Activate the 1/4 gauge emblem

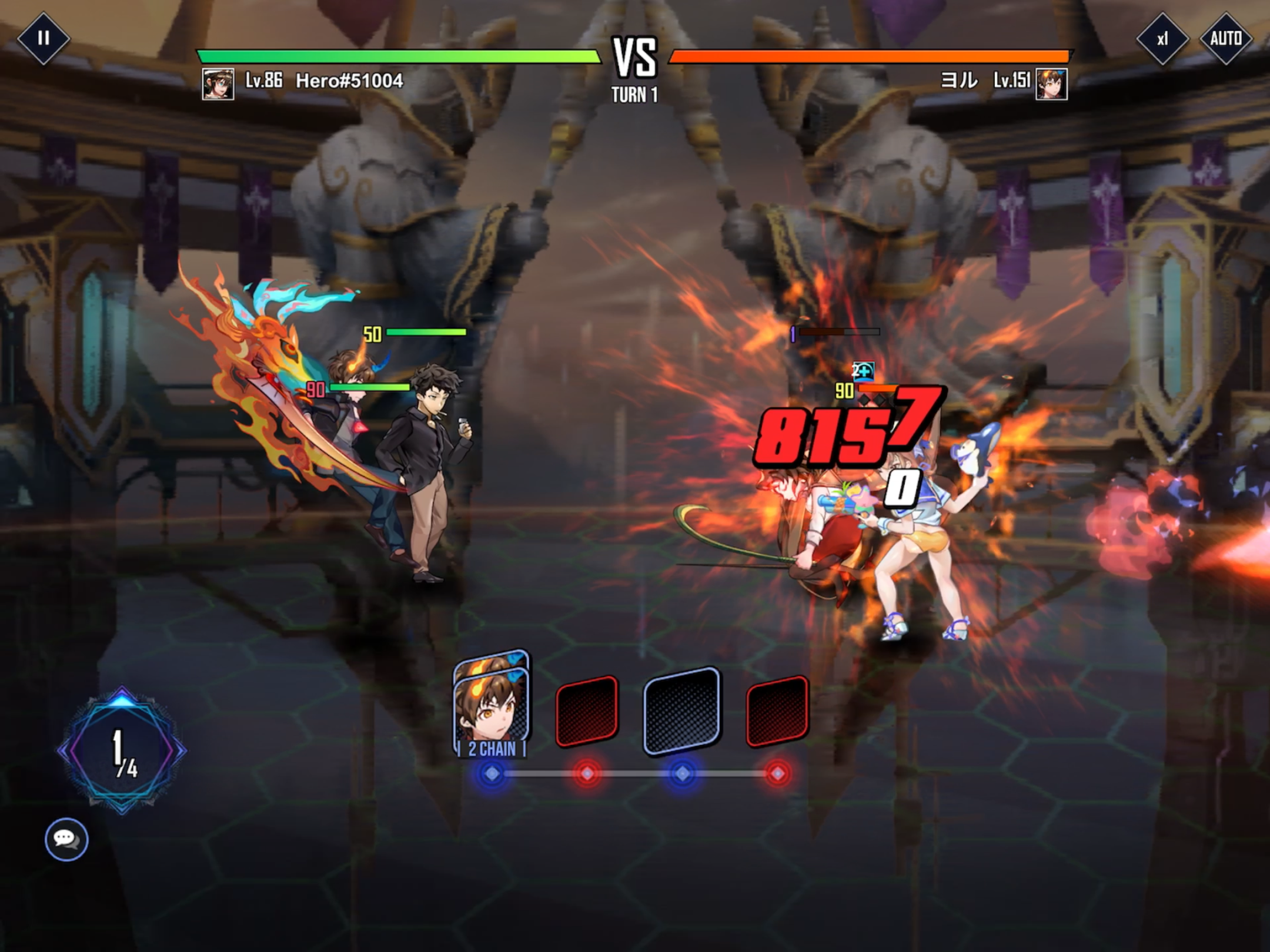[122, 750]
